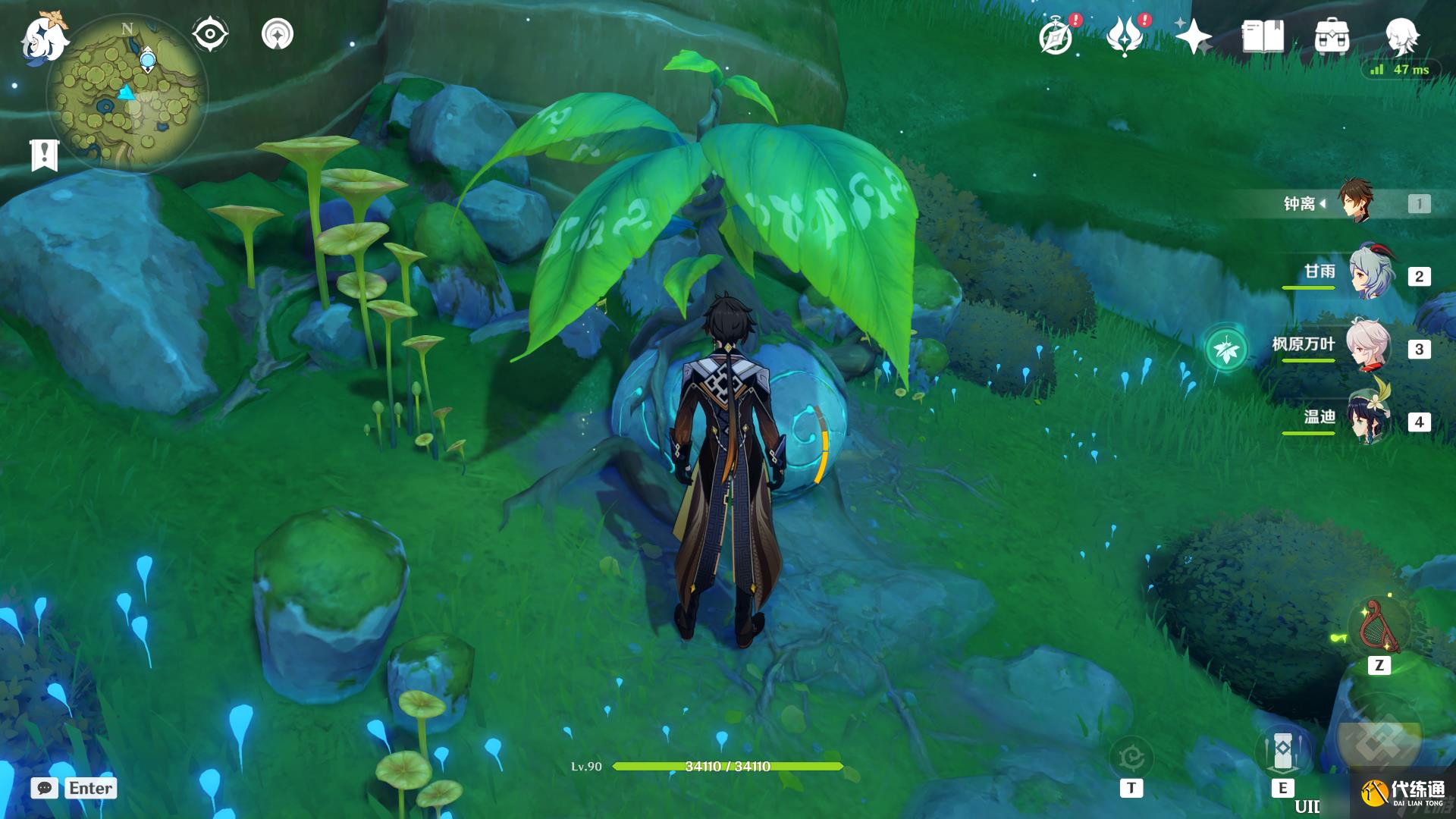
Task: Open the Wish star icon
Action: pyautogui.click(x=1193, y=36)
